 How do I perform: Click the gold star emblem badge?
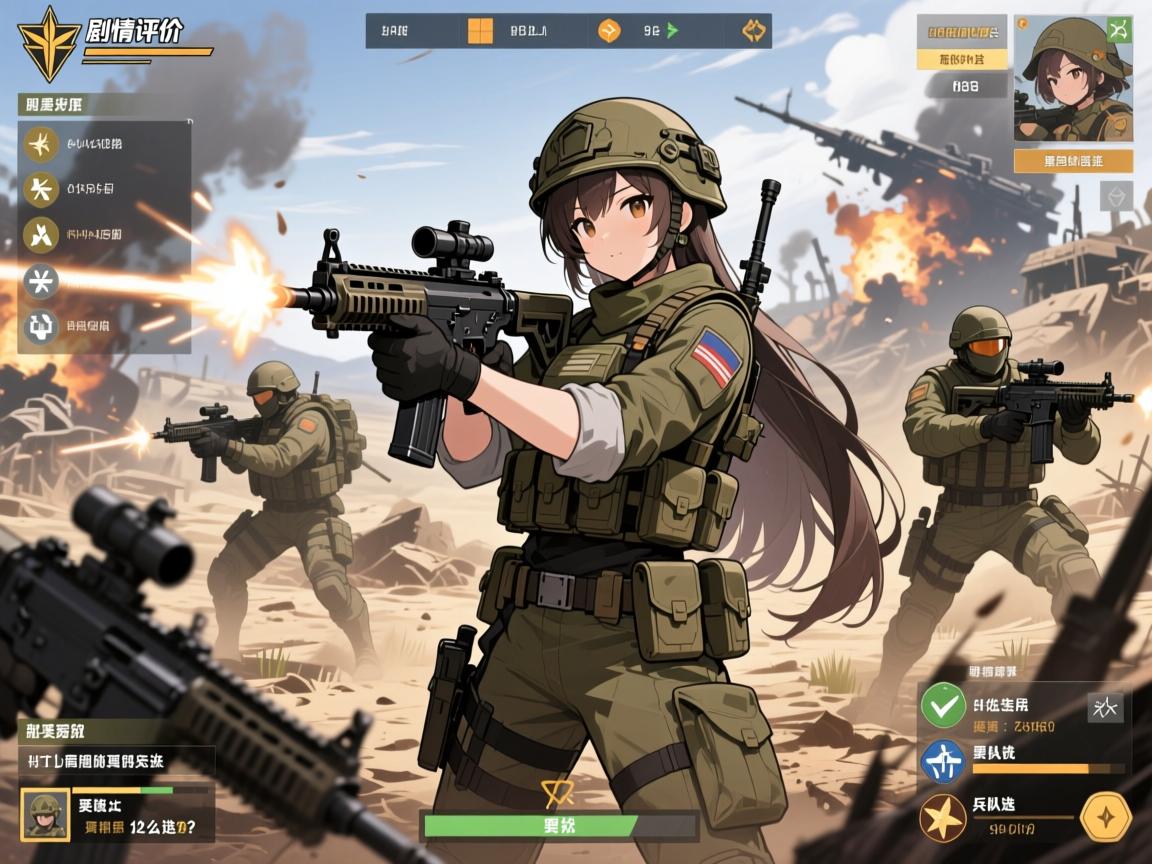pos(49,44)
